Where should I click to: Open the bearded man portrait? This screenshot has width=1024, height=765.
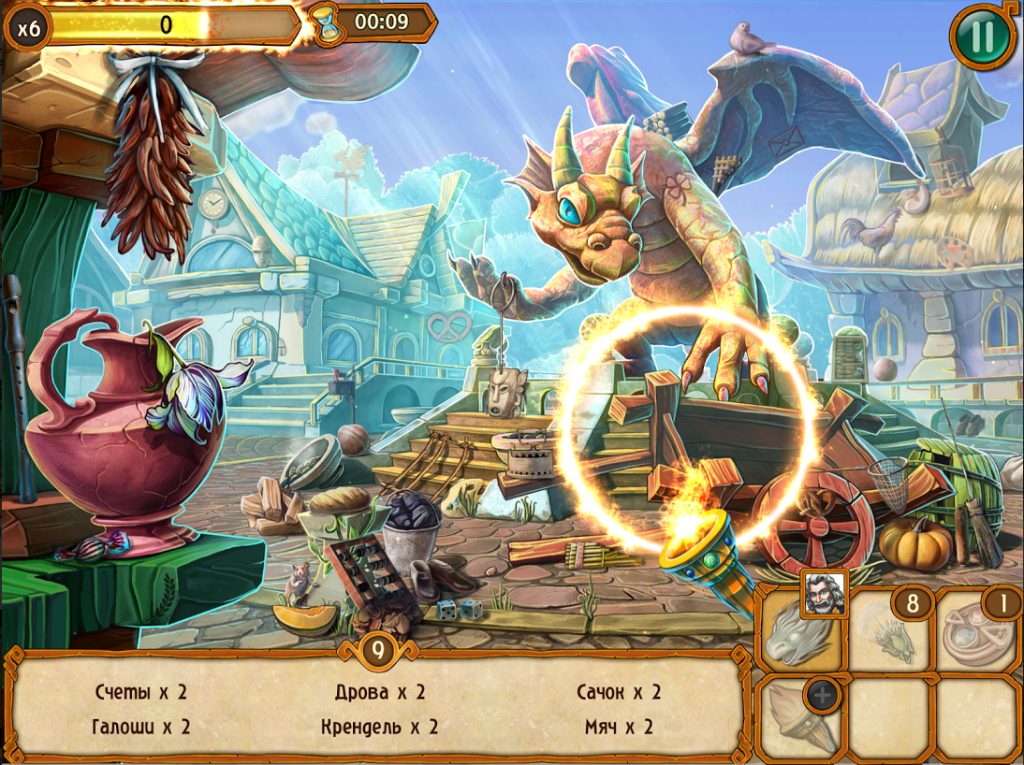(x=824, y=592)
